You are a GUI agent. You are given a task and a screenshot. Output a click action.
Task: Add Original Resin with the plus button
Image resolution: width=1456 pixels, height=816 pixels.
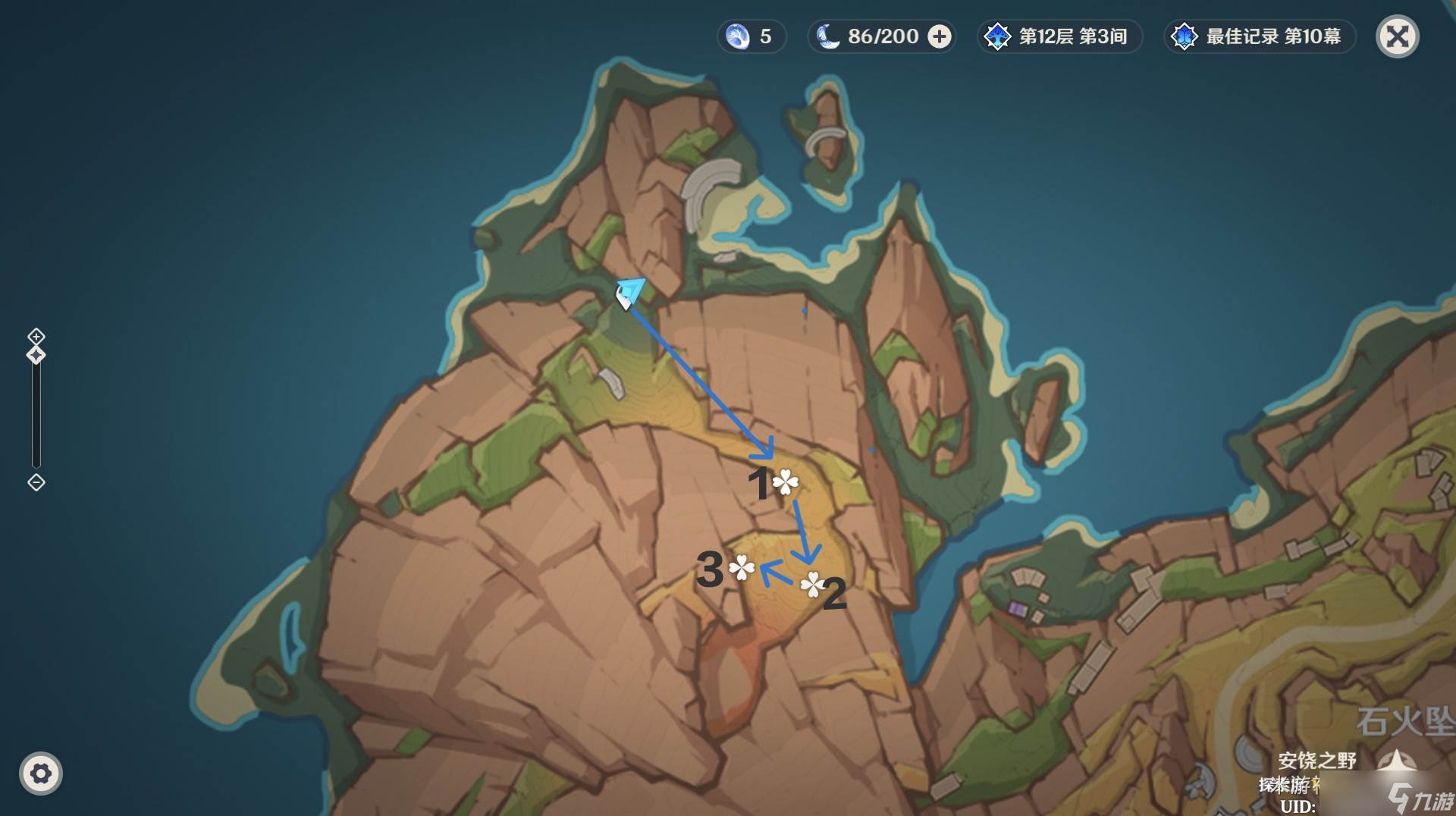click(940, 36)
